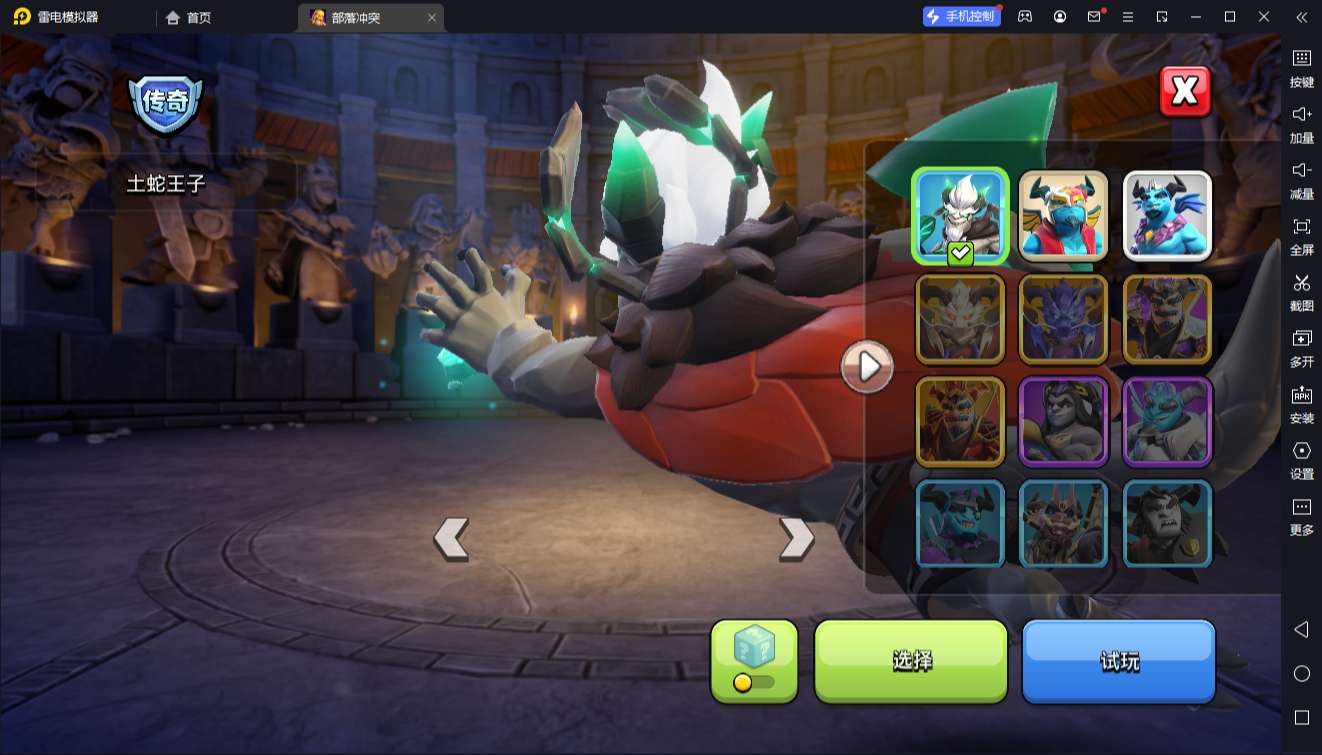Screen dimensions: 1322x755
Task: Confirm skin with the green 选择 button
Action: point(911,661)
